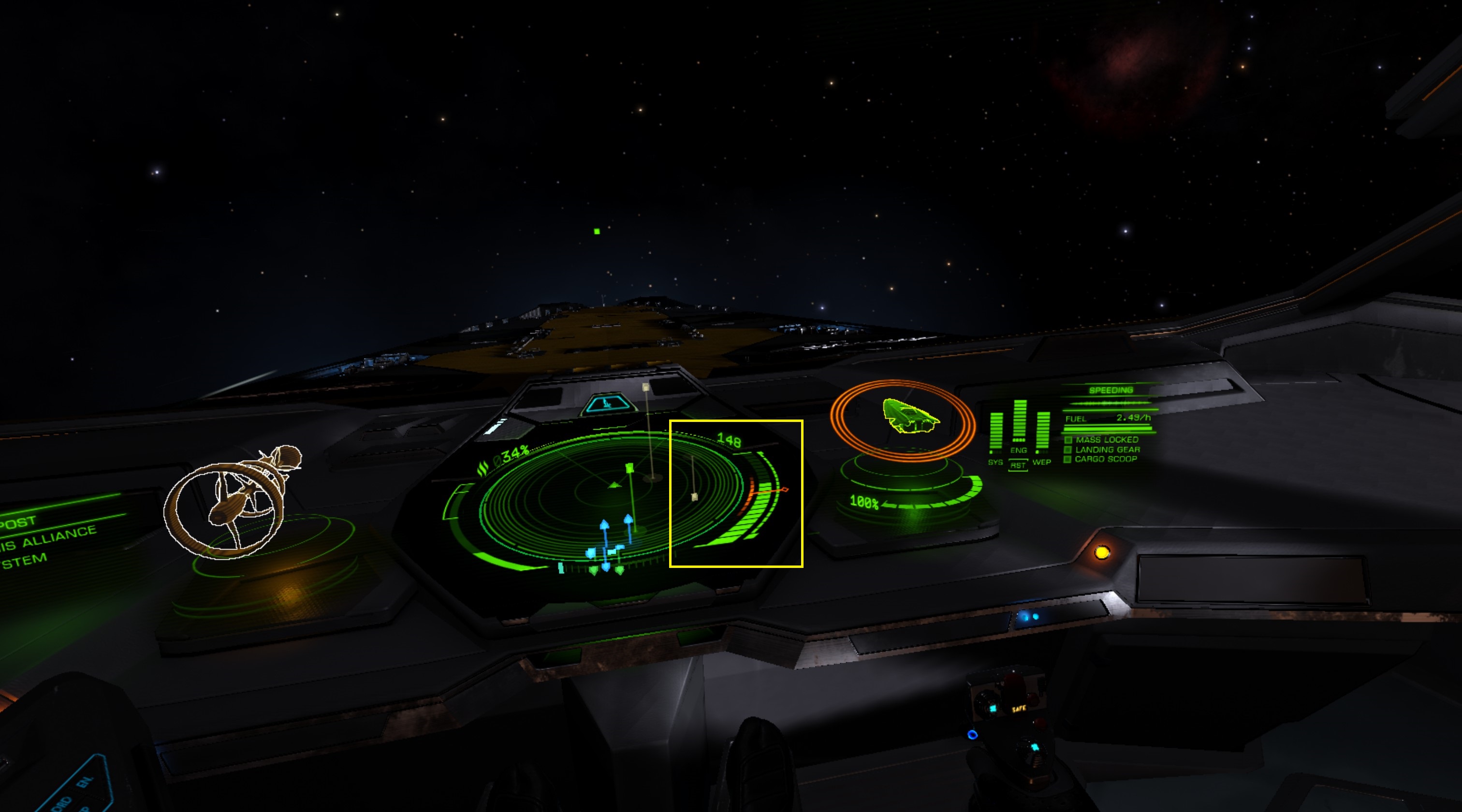1462x812 pixels.
Task: Select the ENG power label
Action: (x=1018, y=450)
